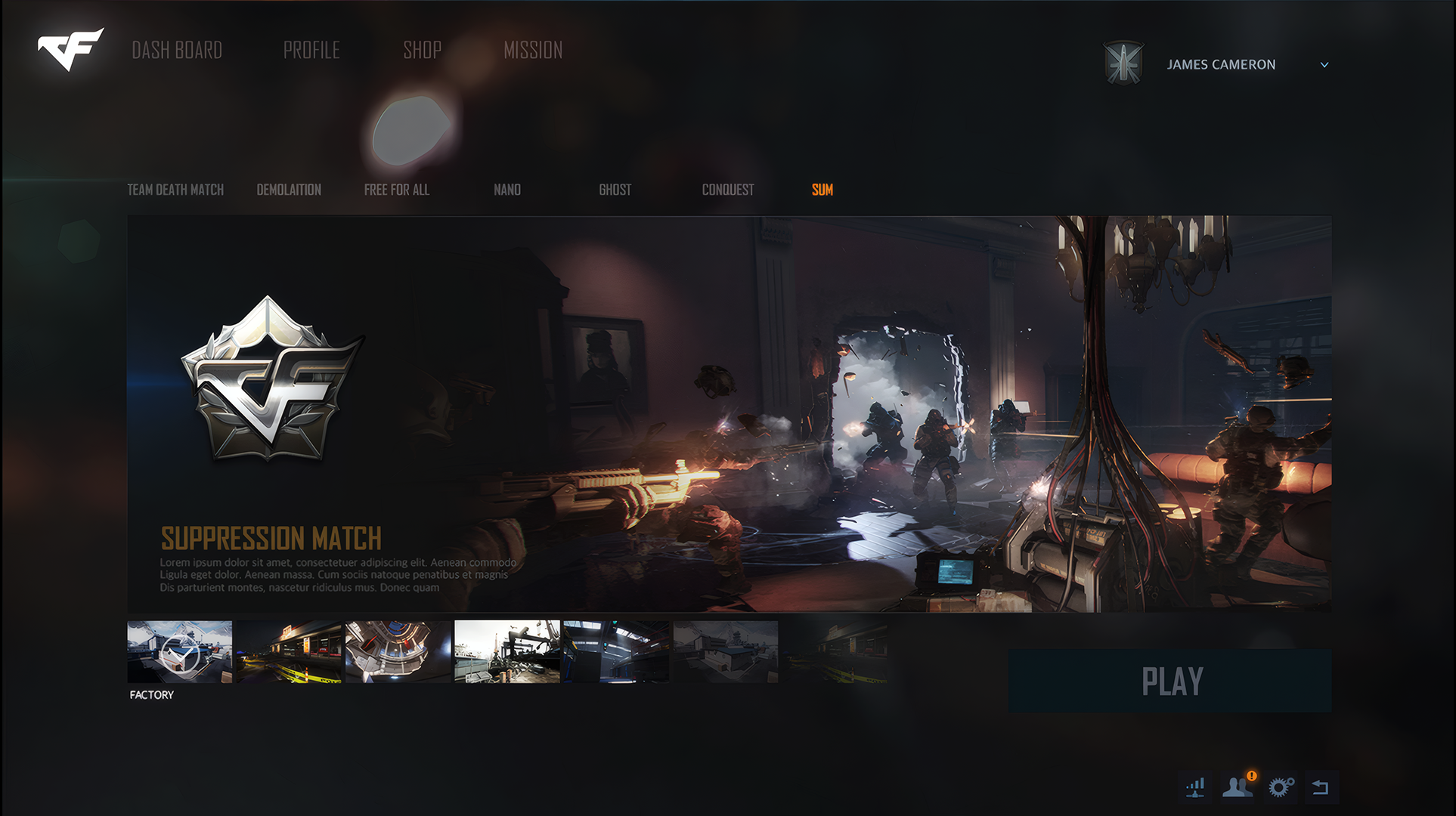
Task: Switch to the Nano mode tab
Action: coord(507,190)
